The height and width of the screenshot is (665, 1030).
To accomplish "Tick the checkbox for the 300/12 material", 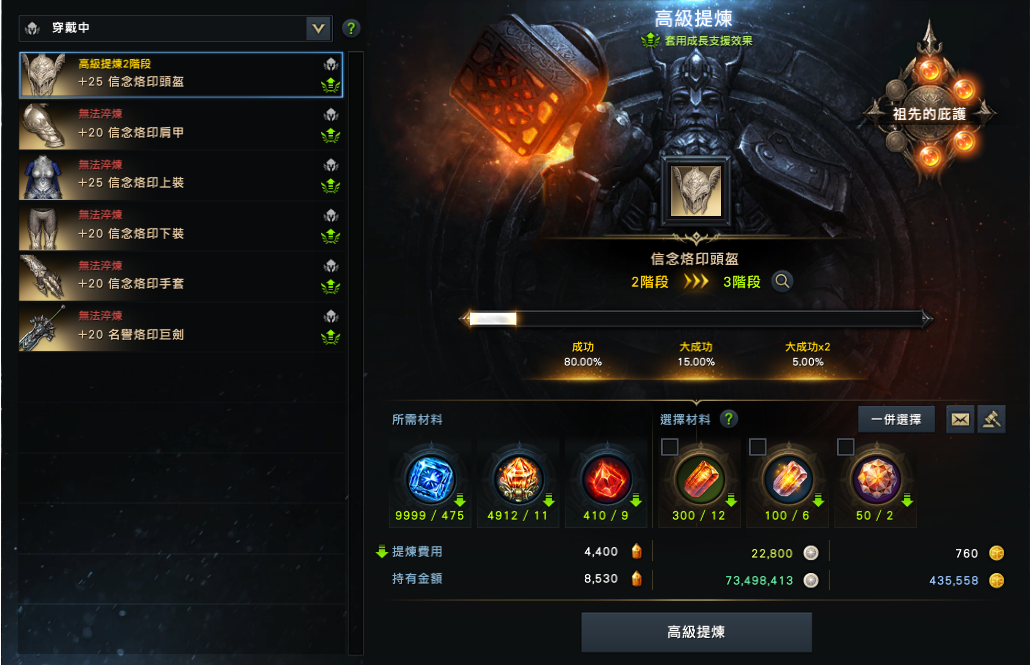I will pyautogui.click(x=670, y=446).
